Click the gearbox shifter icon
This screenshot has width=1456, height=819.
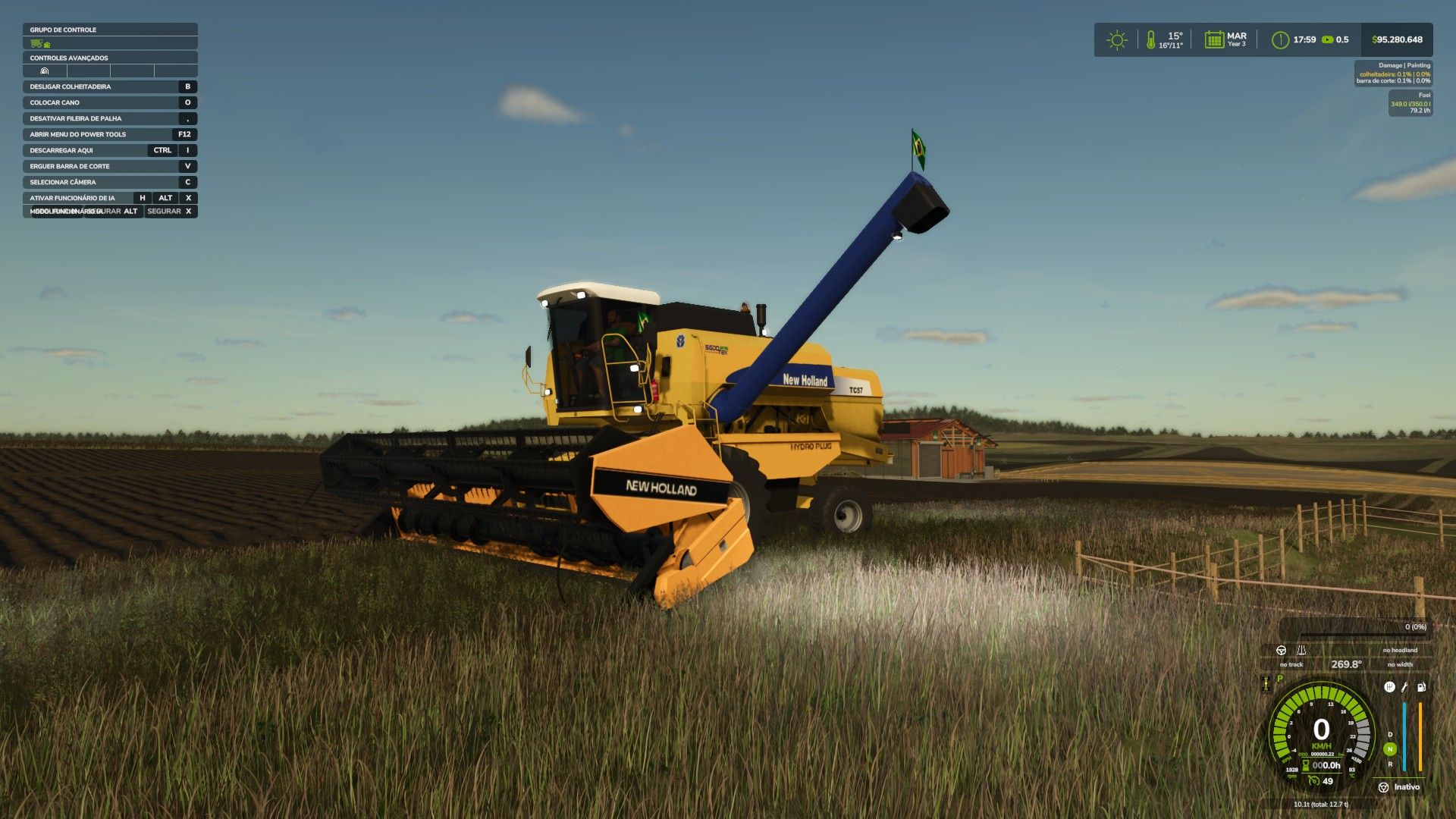pyautogui.click(x=1389, y=687)
